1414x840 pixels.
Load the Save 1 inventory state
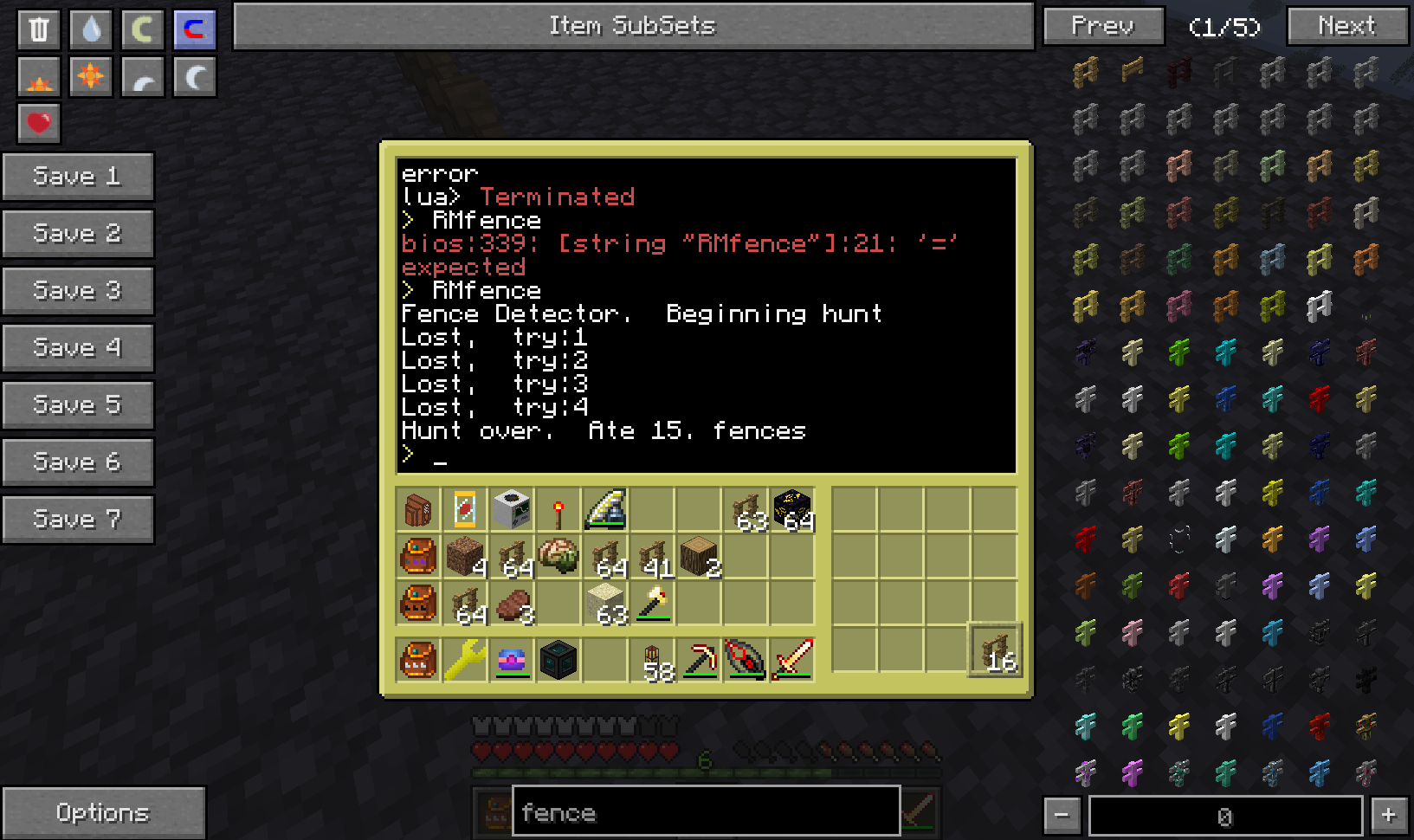(77, 177)
